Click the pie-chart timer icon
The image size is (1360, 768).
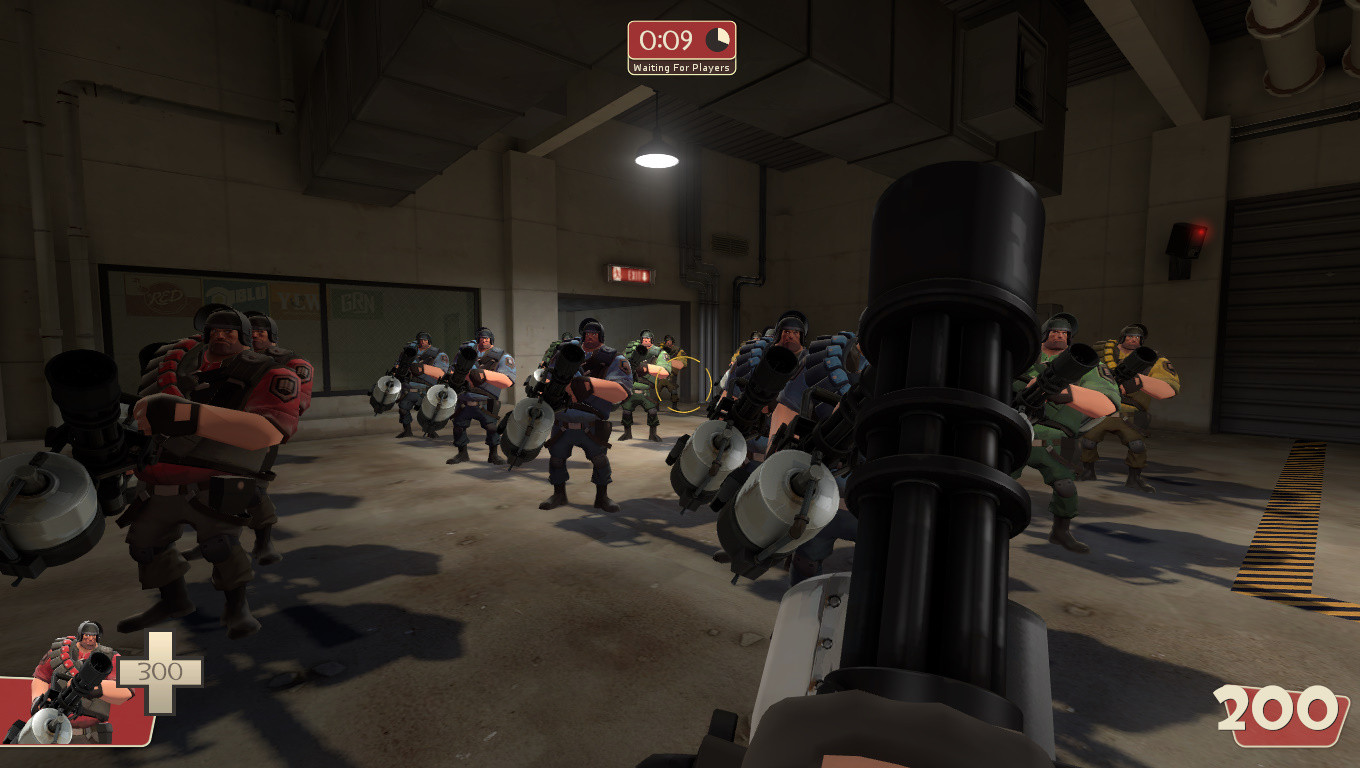click(x=716, y=38)
